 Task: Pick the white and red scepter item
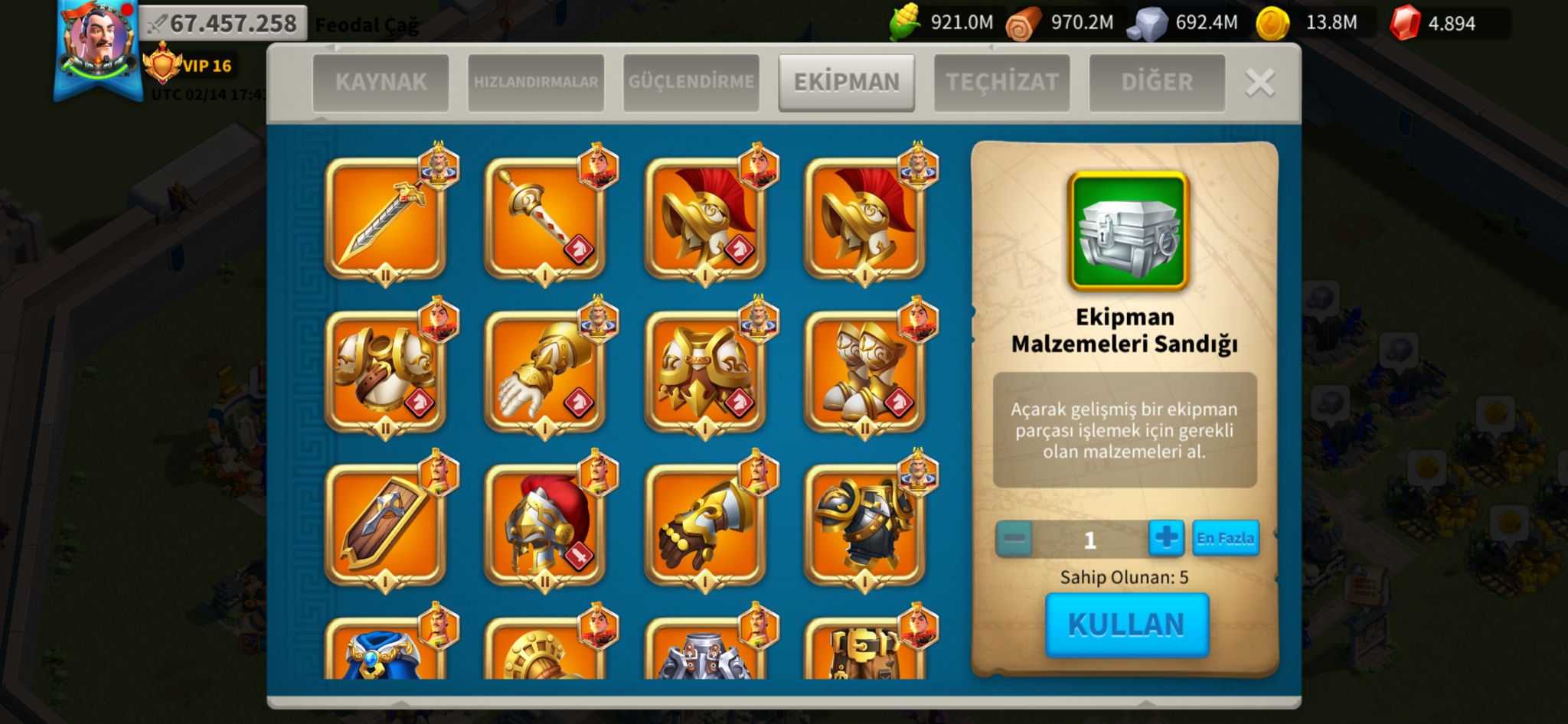544,220
